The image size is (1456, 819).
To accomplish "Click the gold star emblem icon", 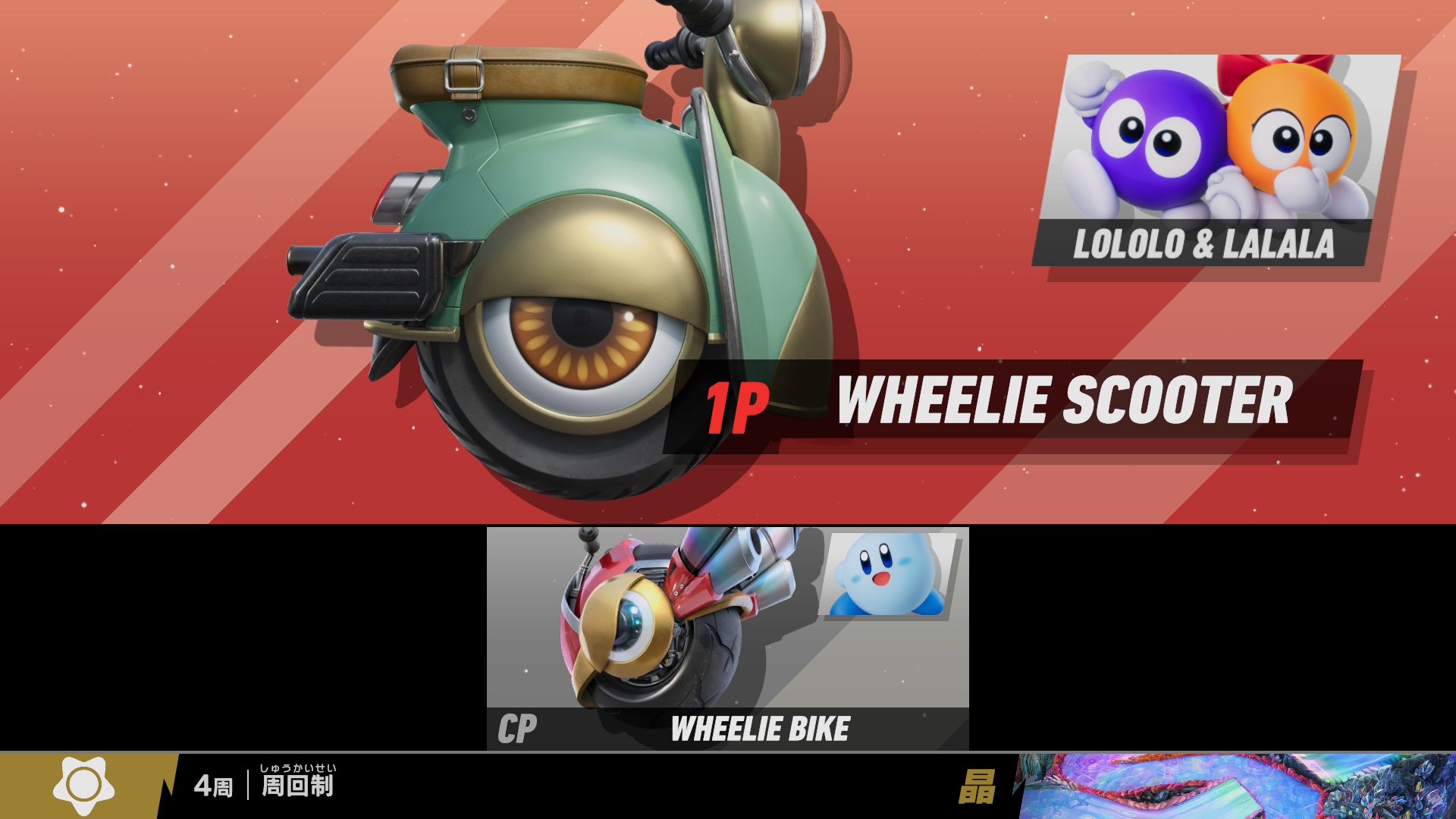I will tap(83, 786).
